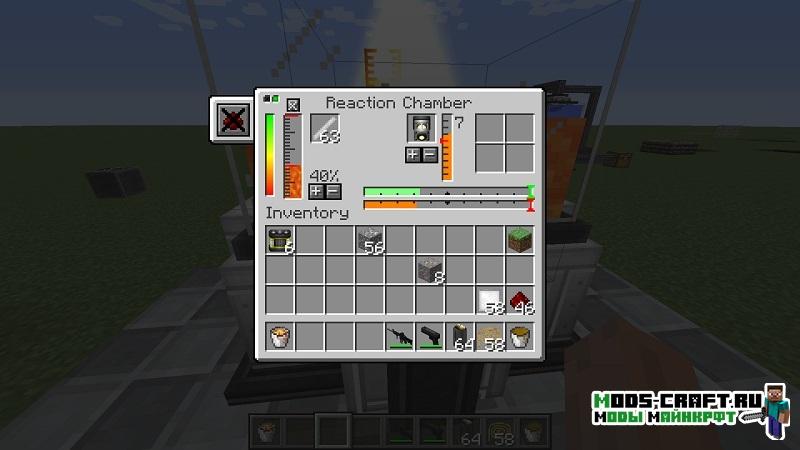Select the pistol in the hotbar
This screenshot has width=800, height=450.
click(430, 337)
